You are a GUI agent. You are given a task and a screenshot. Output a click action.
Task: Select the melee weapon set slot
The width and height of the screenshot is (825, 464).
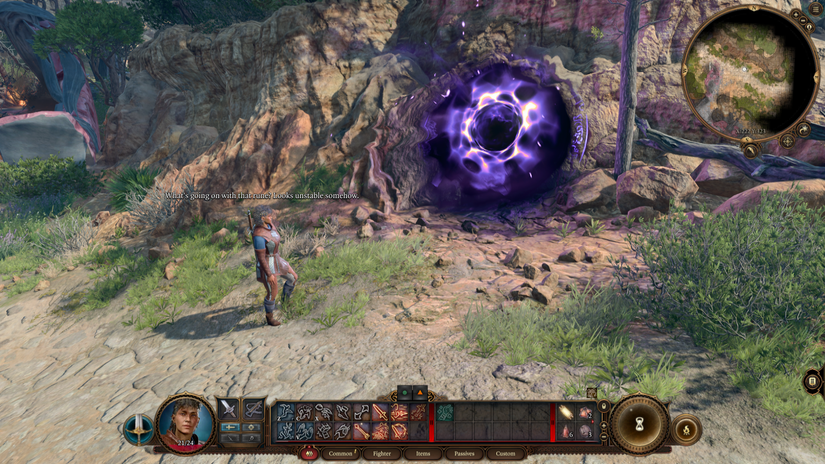228,408
